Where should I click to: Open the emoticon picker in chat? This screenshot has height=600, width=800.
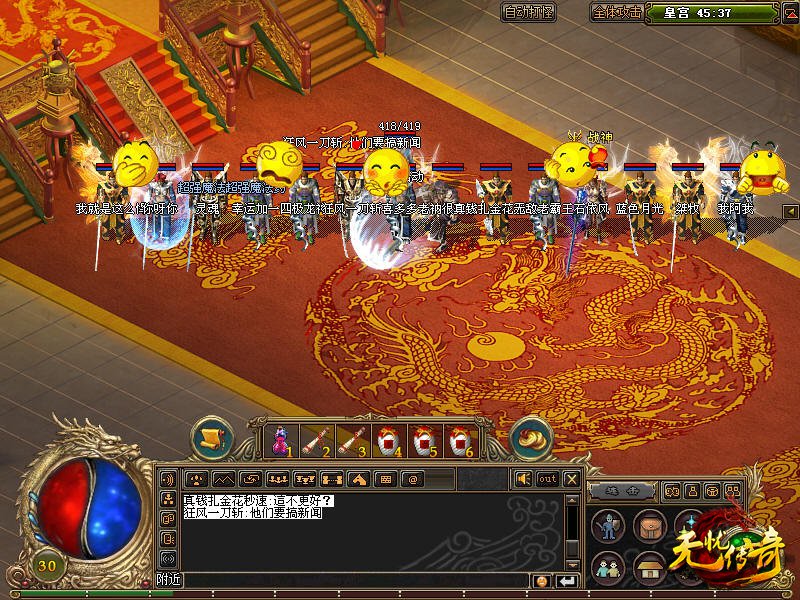click(542, 581)
